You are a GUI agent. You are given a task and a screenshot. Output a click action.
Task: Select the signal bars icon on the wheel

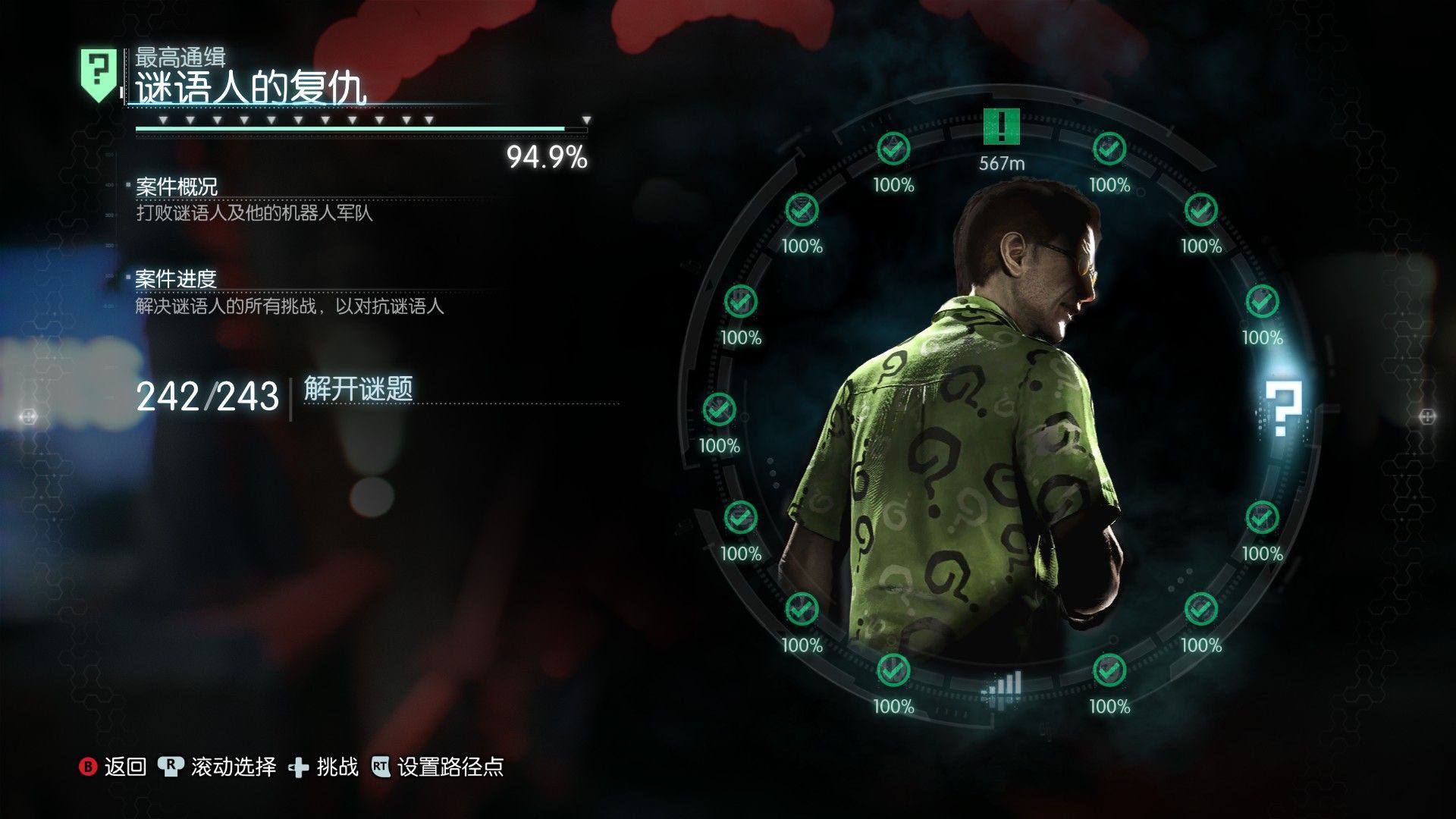(x=1002, y=688)
